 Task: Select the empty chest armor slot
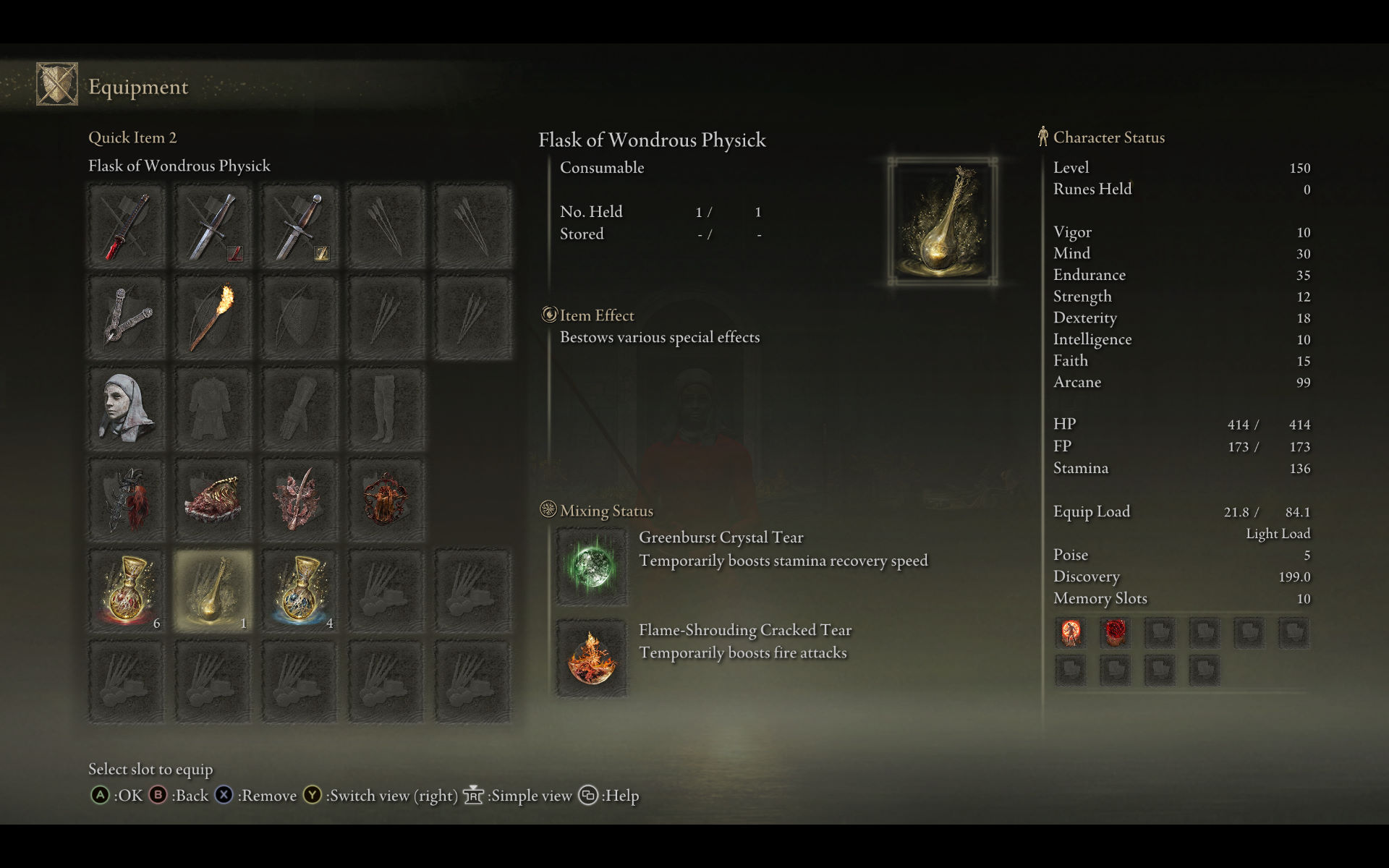[213, 409]
